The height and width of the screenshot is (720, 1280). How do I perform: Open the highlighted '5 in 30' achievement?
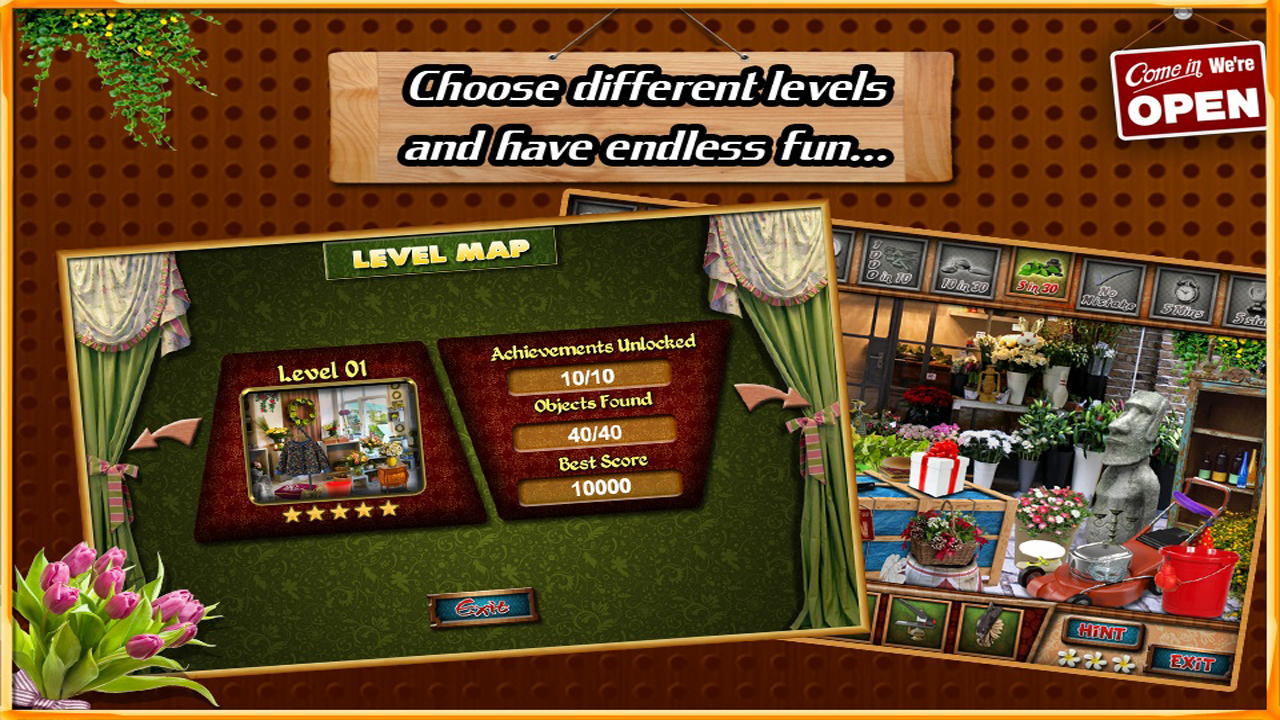(x=1041, y=274)
